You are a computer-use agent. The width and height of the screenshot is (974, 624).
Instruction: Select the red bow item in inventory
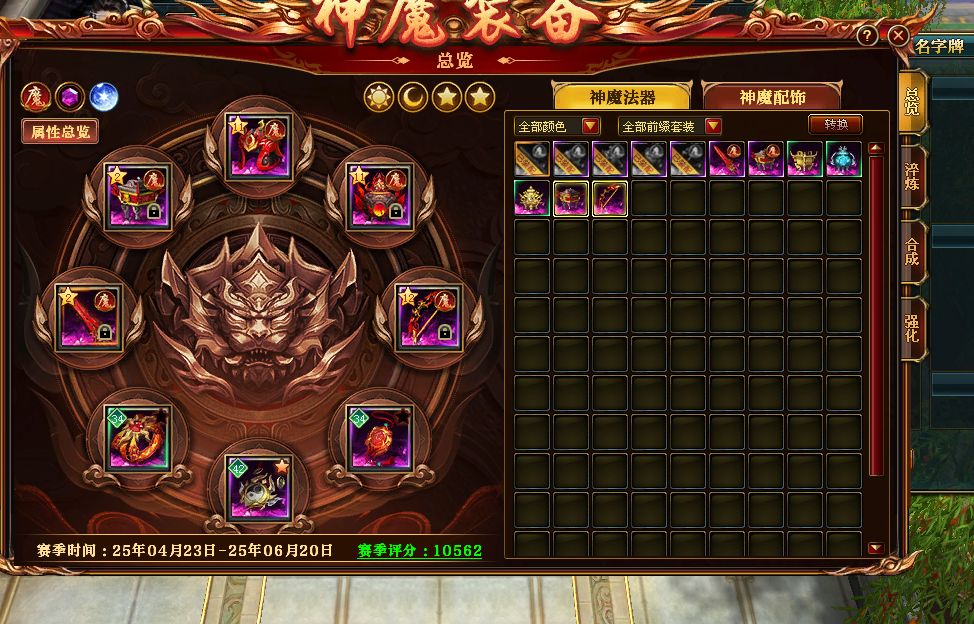tap(610, 198)
